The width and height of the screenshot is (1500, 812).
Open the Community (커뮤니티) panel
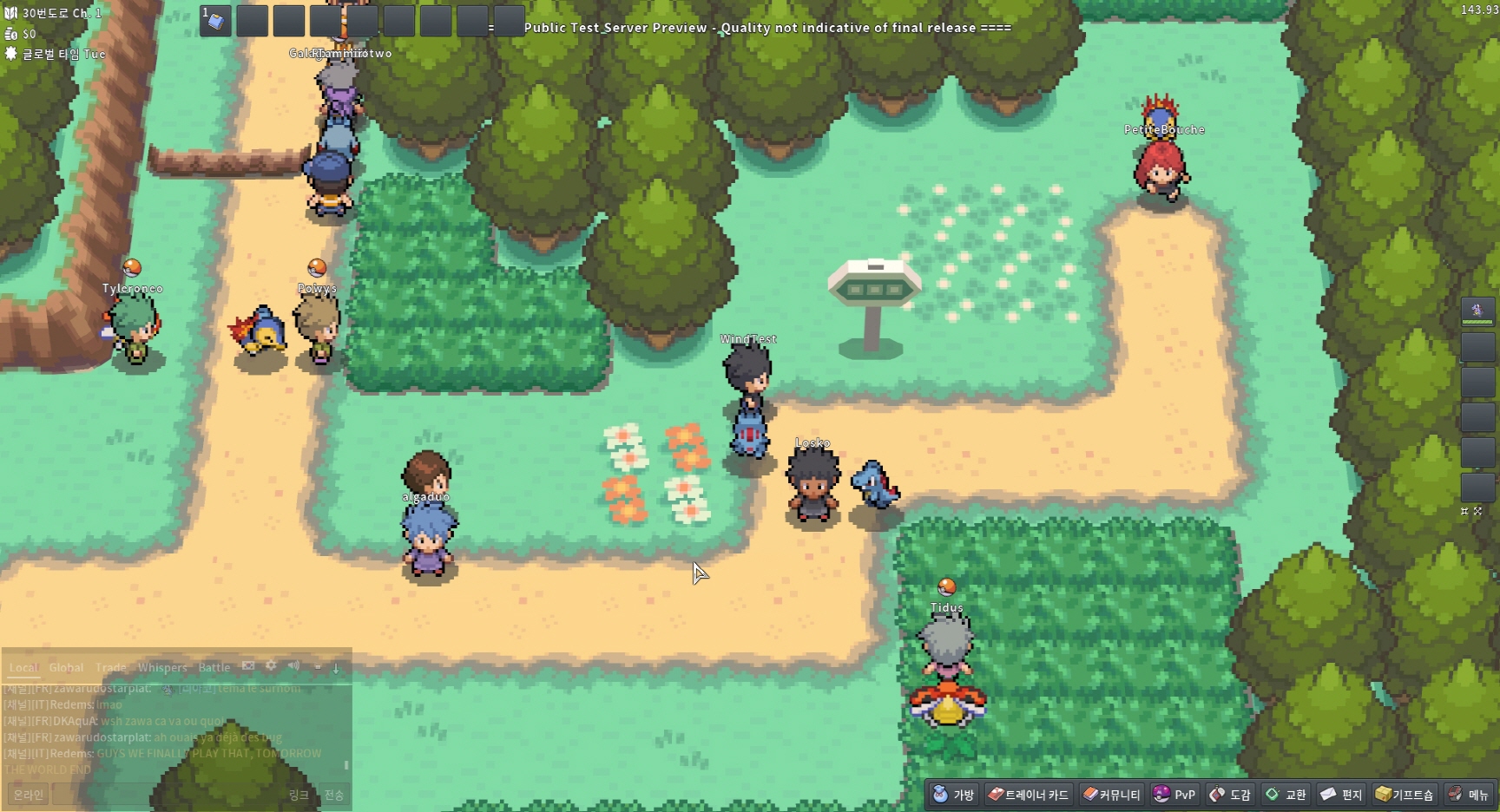click(1111, 794)
